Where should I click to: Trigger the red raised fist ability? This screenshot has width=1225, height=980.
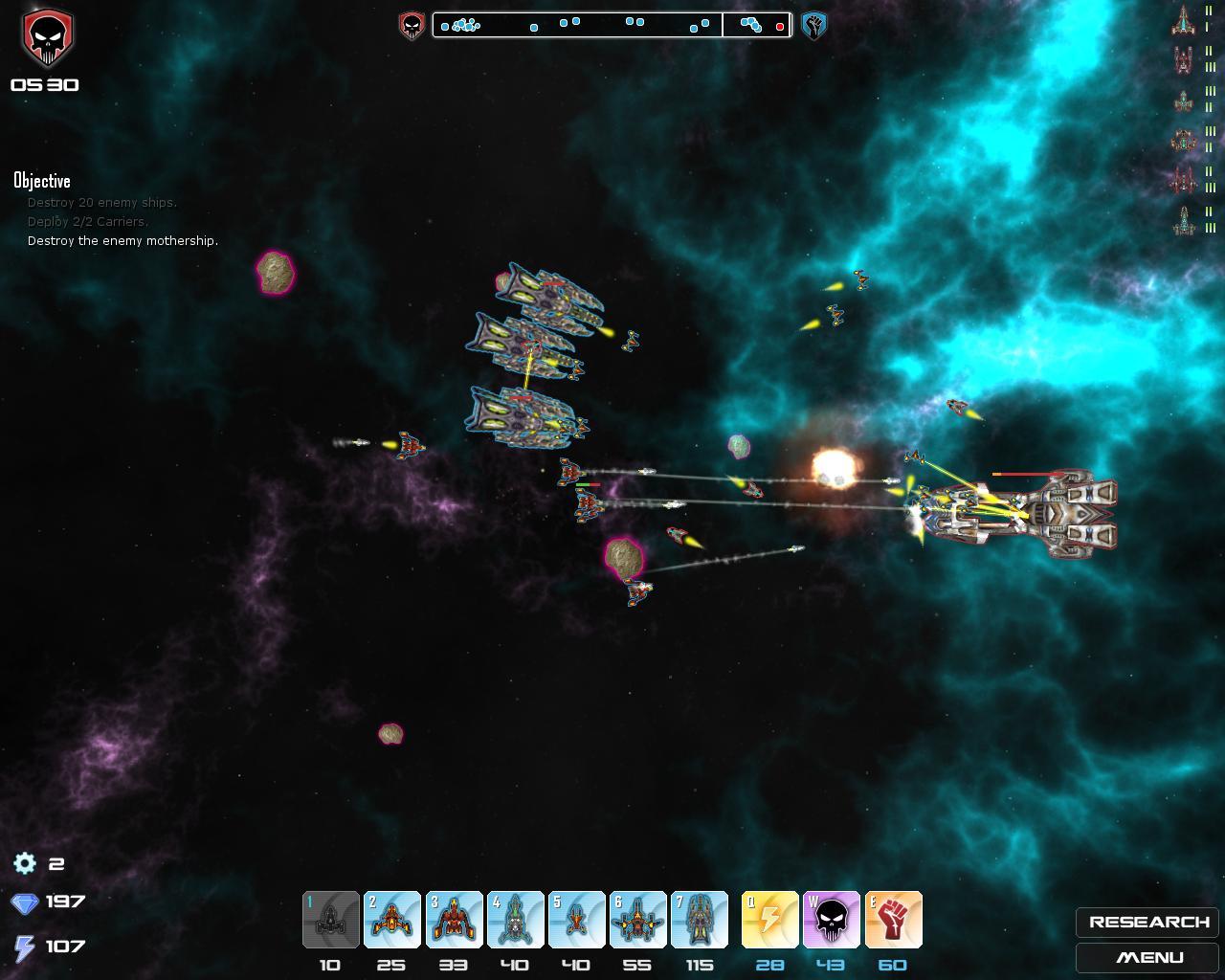click(x=893, y=920)
